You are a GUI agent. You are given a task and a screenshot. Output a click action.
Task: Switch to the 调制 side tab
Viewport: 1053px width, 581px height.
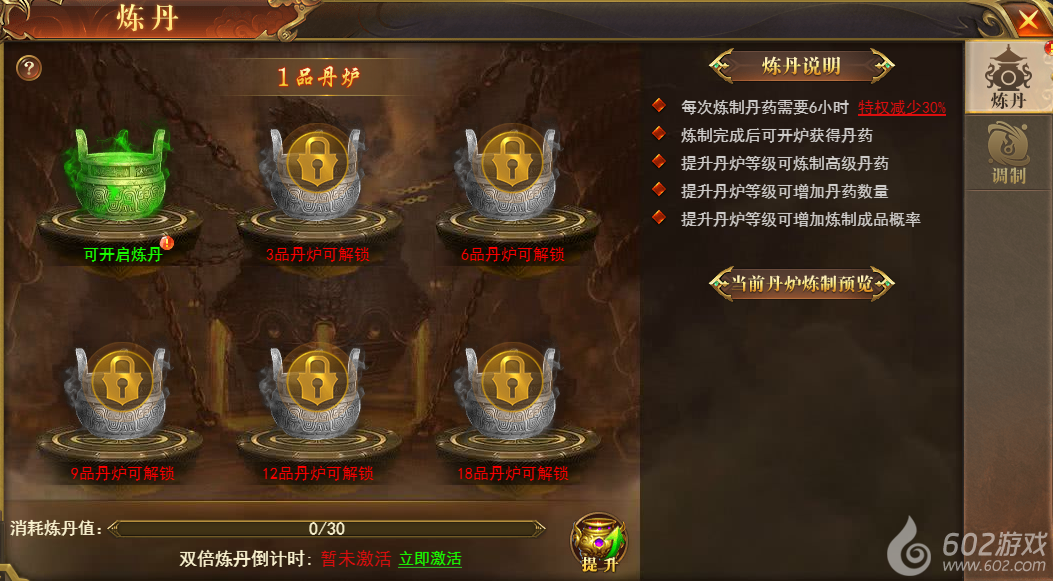[x=1007, y=154]
